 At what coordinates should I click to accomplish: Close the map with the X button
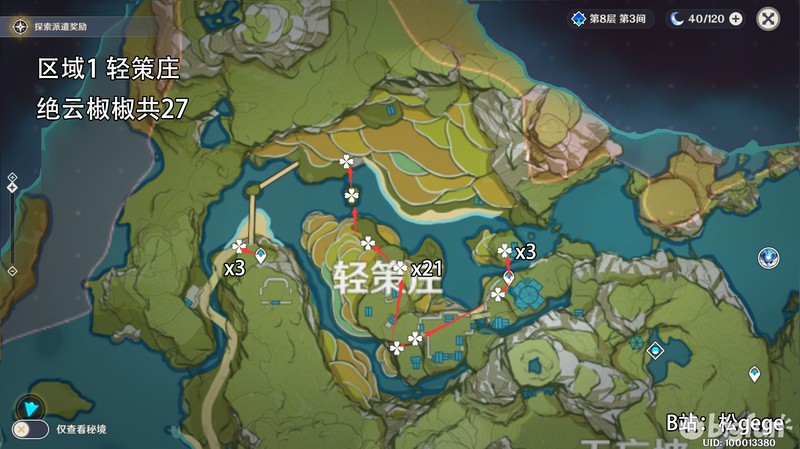768,19
